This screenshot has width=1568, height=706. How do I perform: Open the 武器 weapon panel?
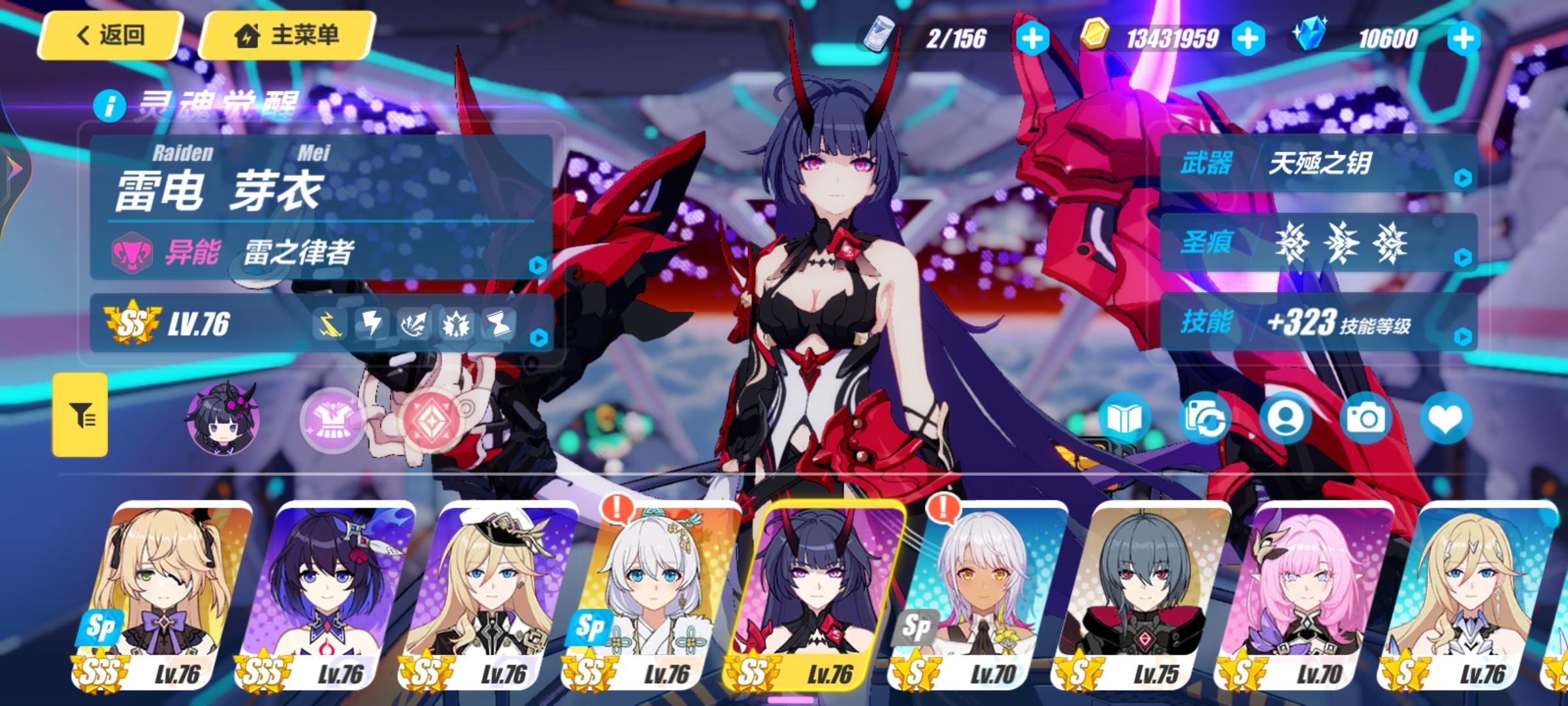(x=1318, y=163)
